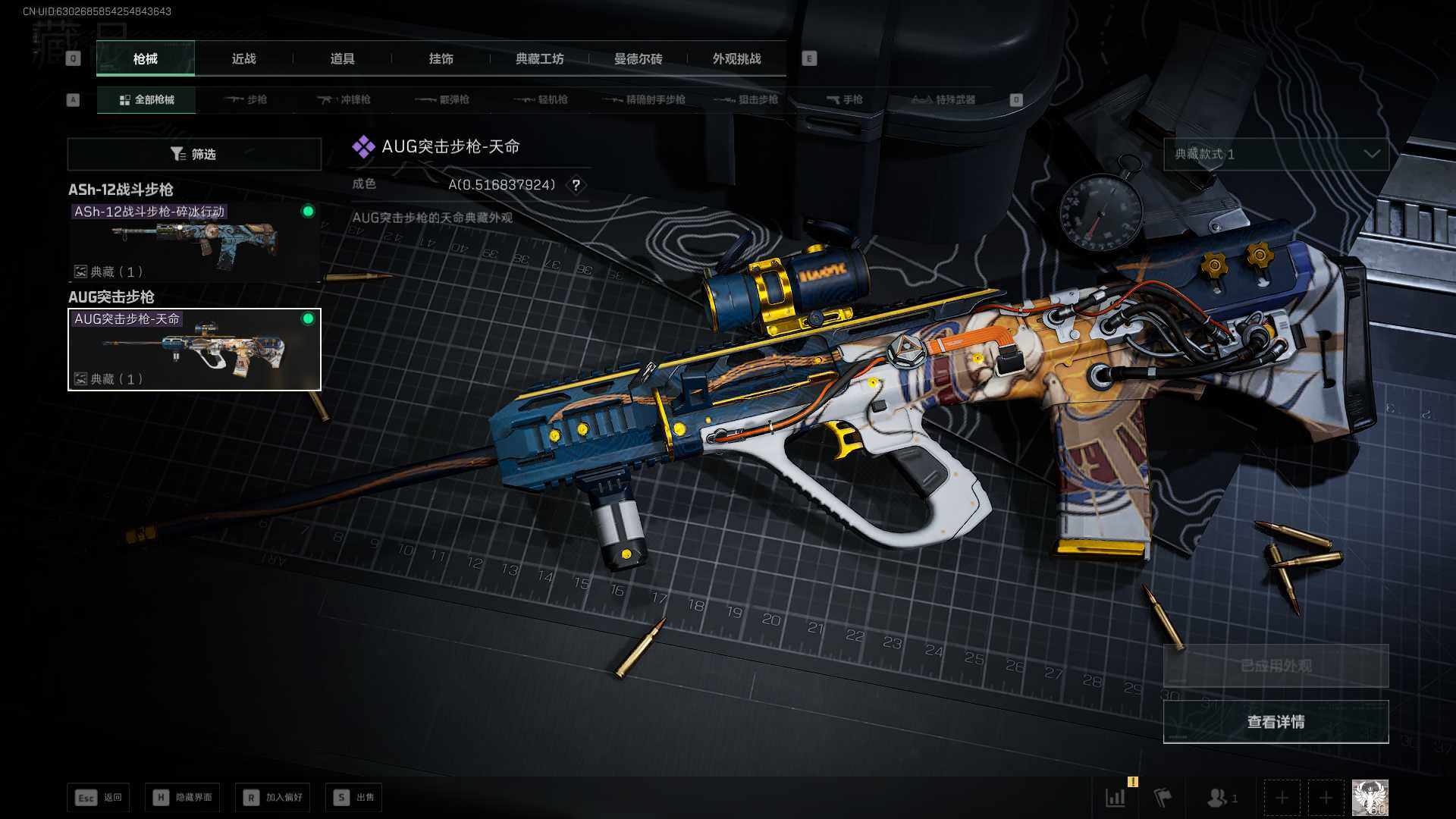Filter by 手枪 pistols

845,100
